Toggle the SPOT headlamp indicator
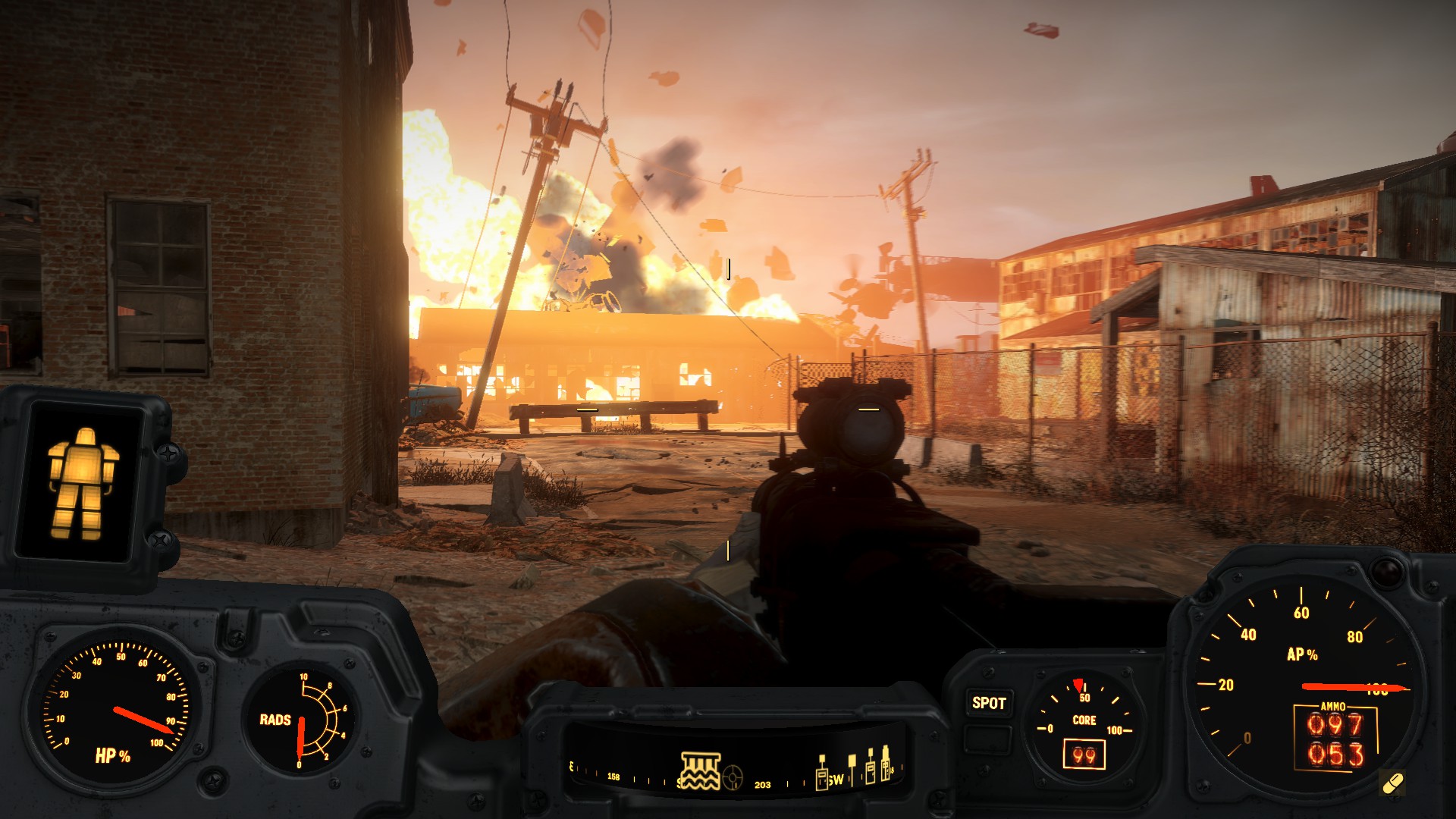 pos(989,703)
